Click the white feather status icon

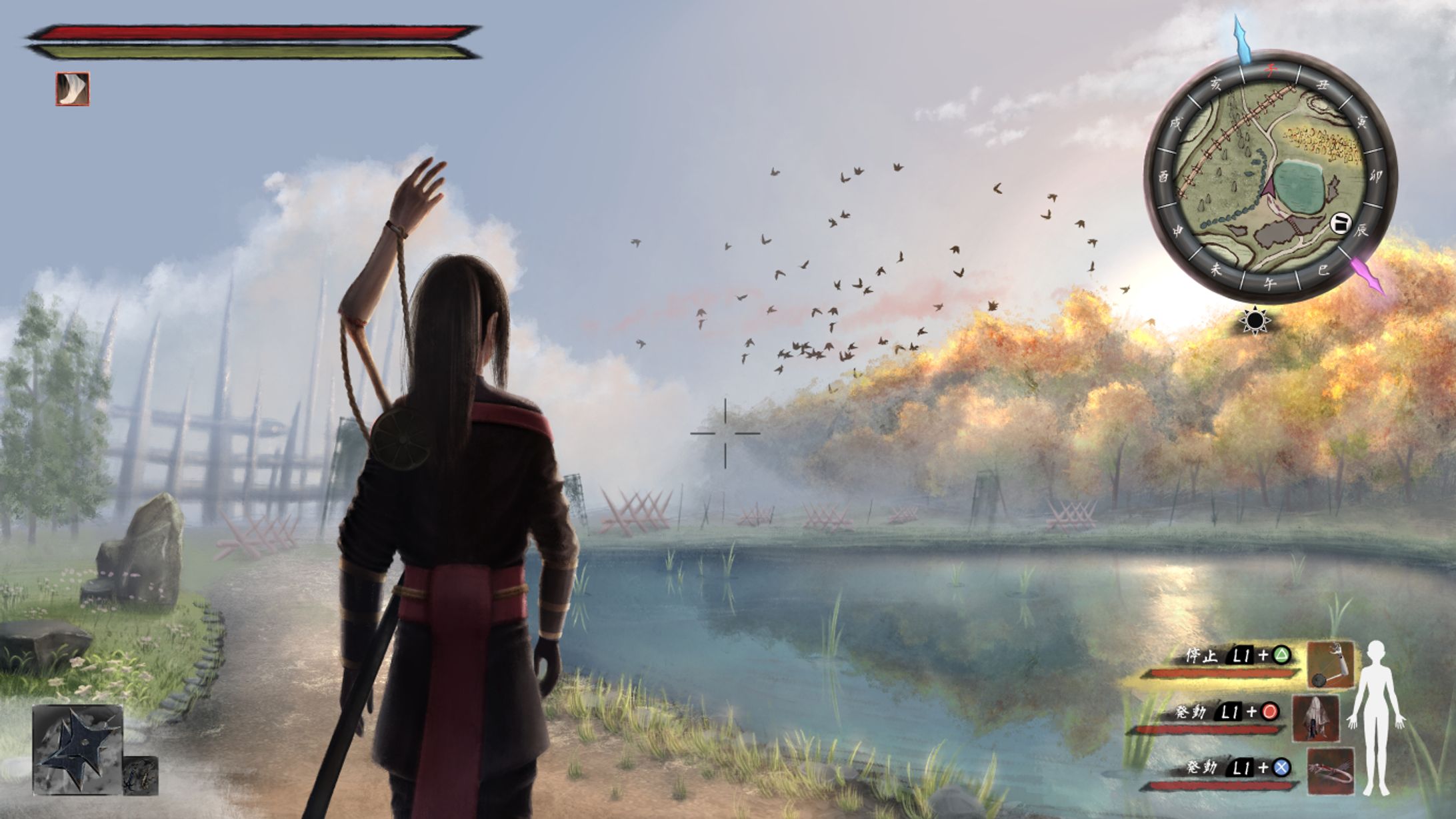72,89
